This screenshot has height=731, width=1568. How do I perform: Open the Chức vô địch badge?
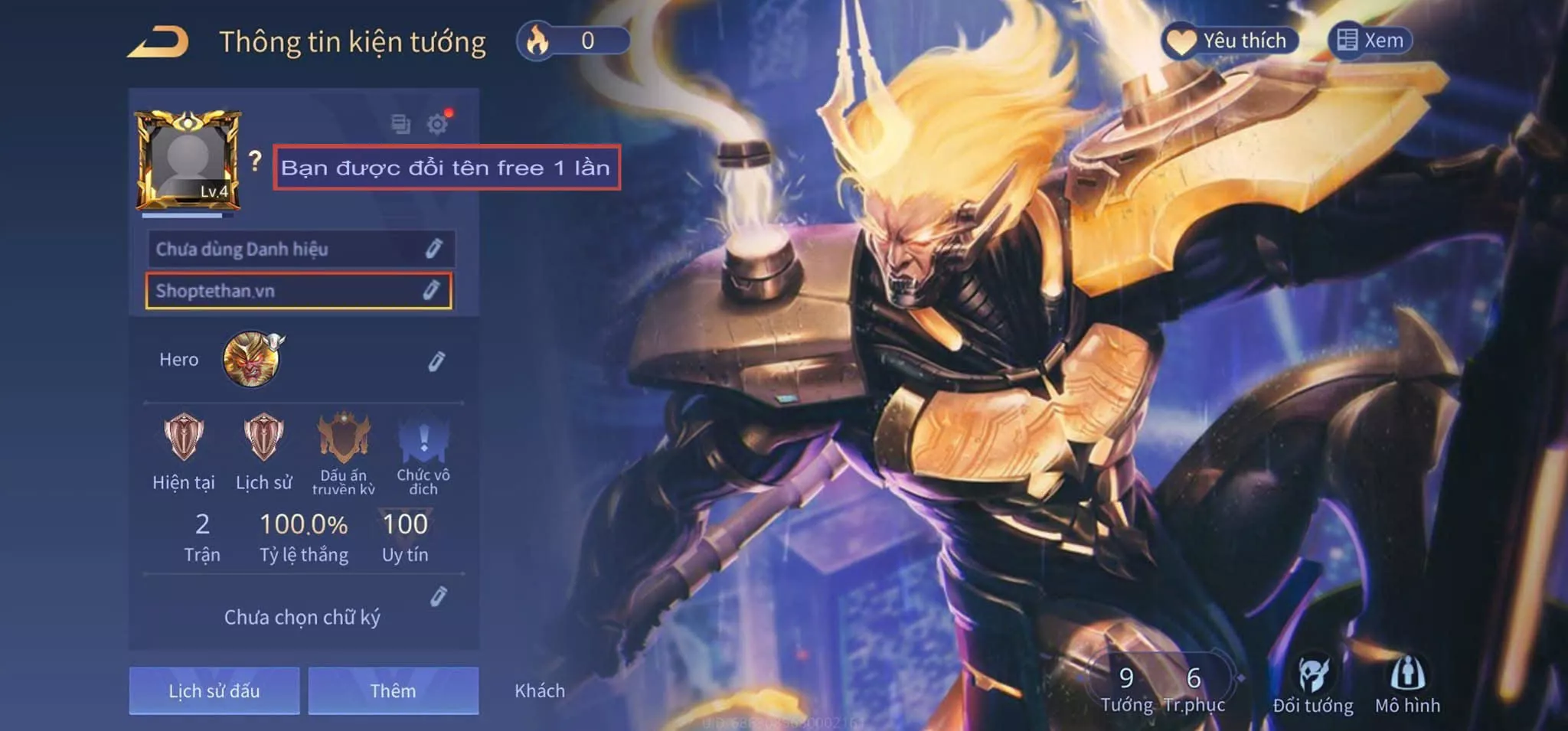pos(423,439)
